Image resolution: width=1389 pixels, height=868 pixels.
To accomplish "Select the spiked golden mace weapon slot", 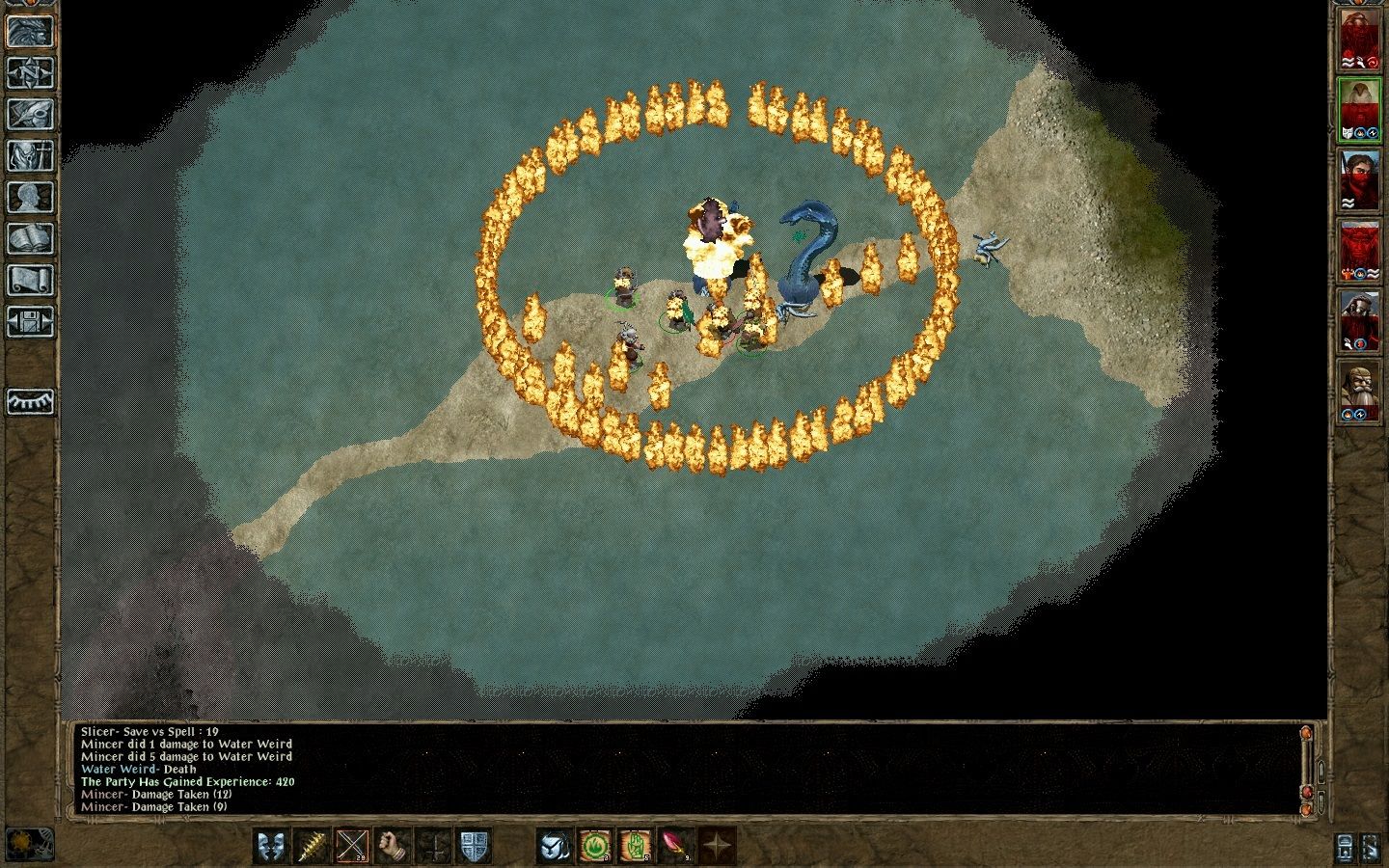I will [312, 846].
